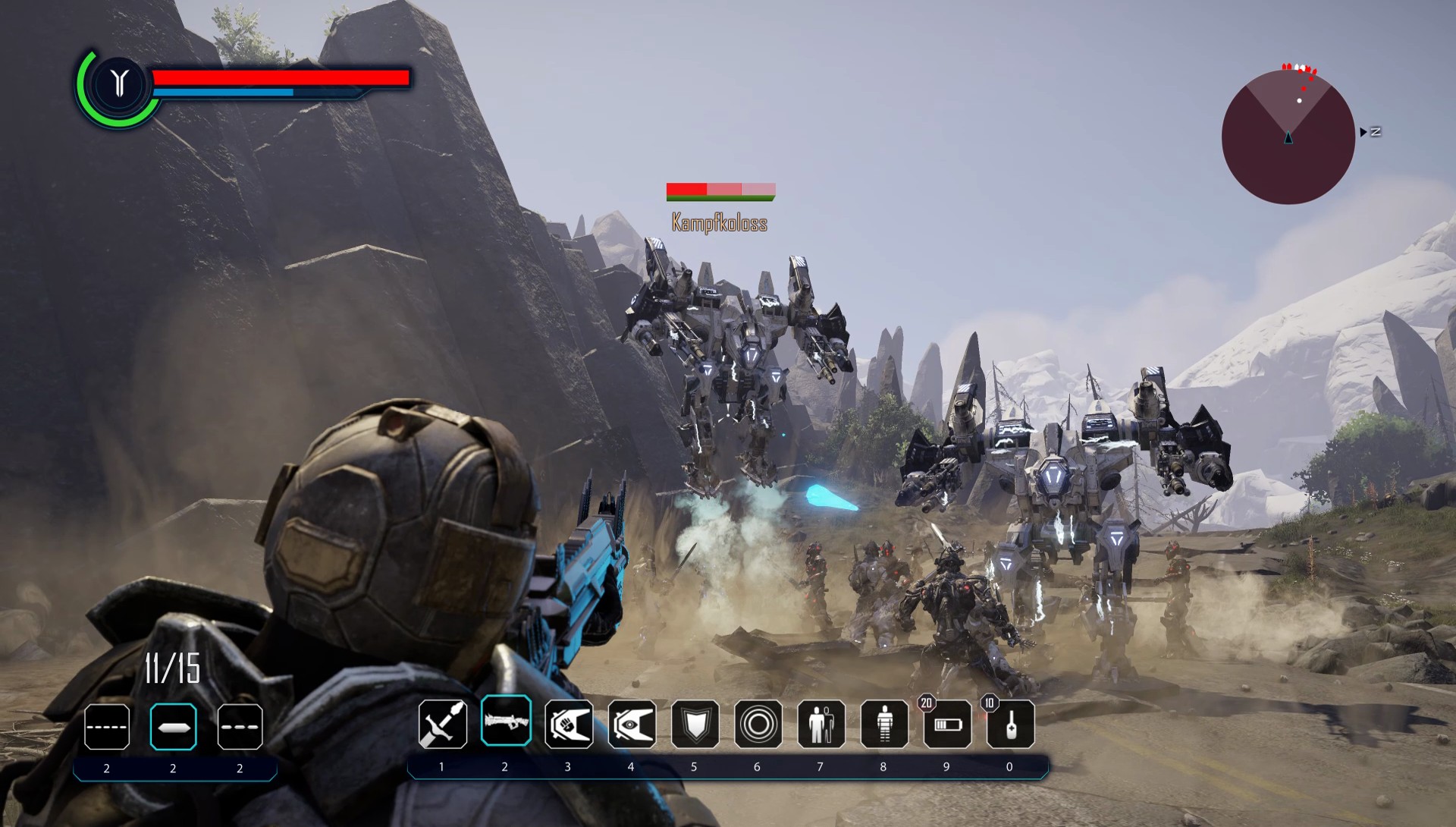Select the sword melee weapon slot
Screen dimensions: 1456x827
(442, 724)
